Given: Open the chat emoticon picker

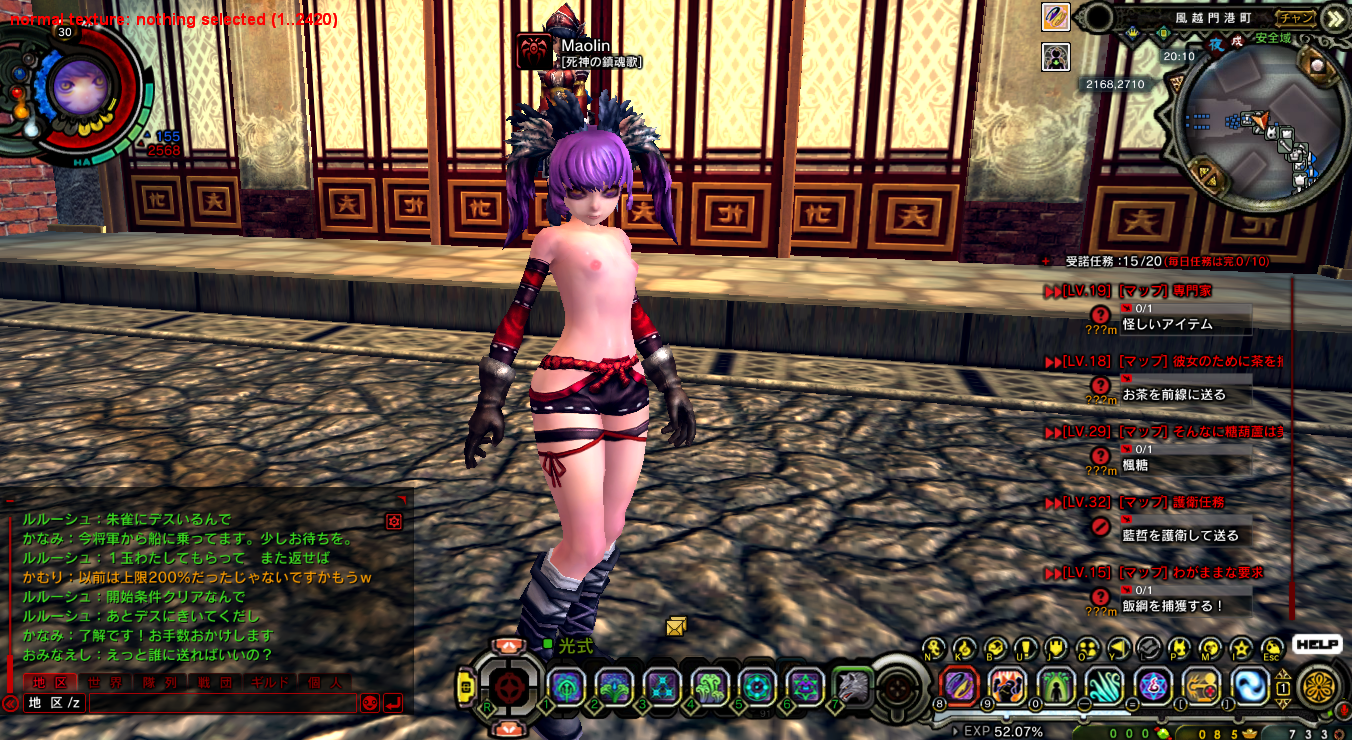Looking at the screenshot, I should [x=369, y=703].
